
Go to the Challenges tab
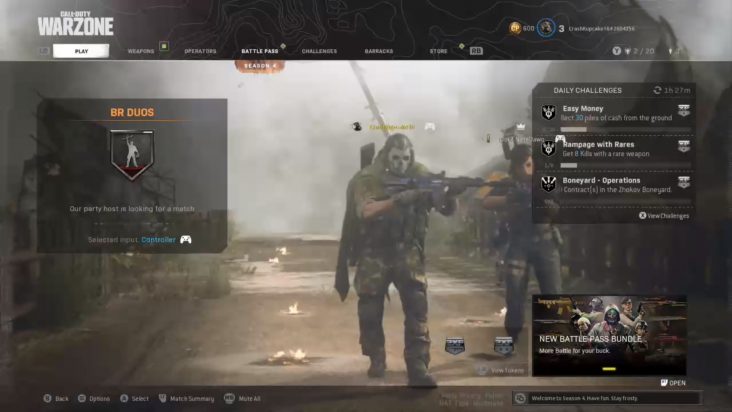(x=319, y=51)
